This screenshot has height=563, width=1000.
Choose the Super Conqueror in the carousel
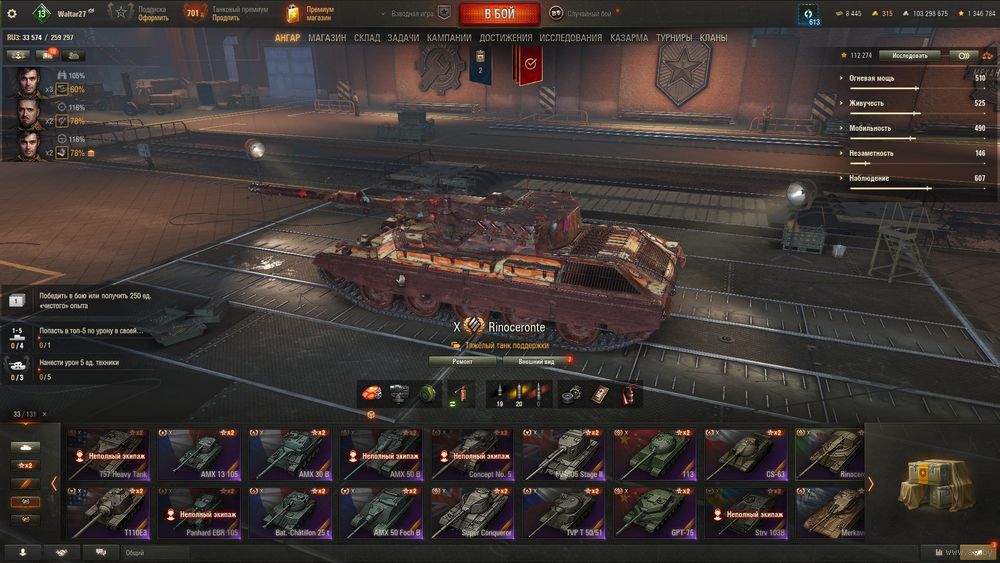pyautogui.click(x=470, y=514)
